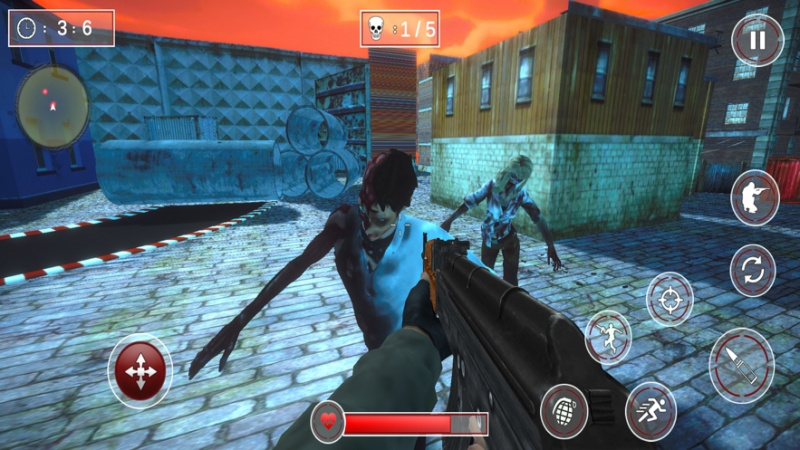
Task: Toggle the crouching soldier stance button
Action: 755,197
